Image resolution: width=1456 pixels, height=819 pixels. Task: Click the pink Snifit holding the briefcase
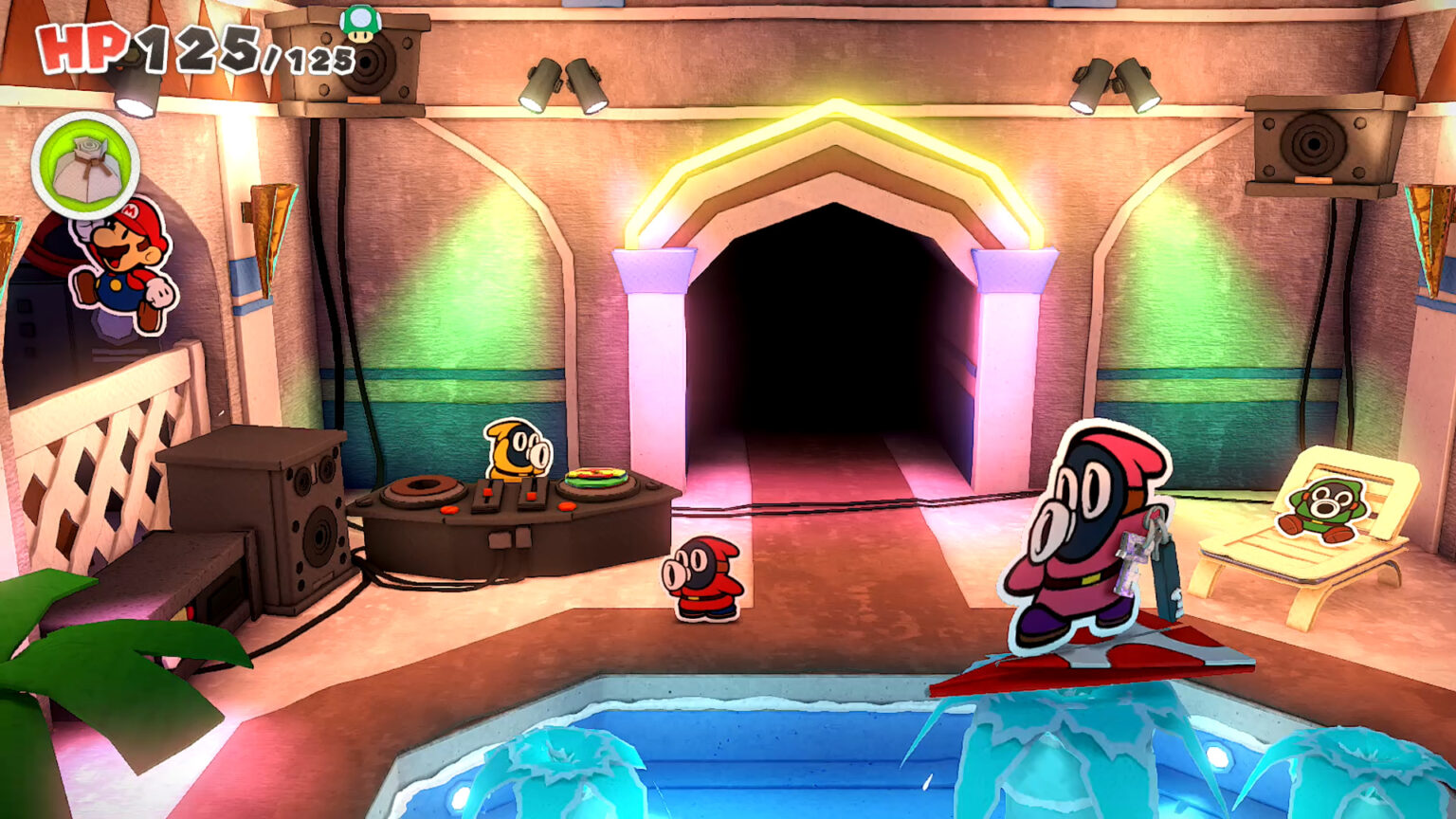point(1081,540)
